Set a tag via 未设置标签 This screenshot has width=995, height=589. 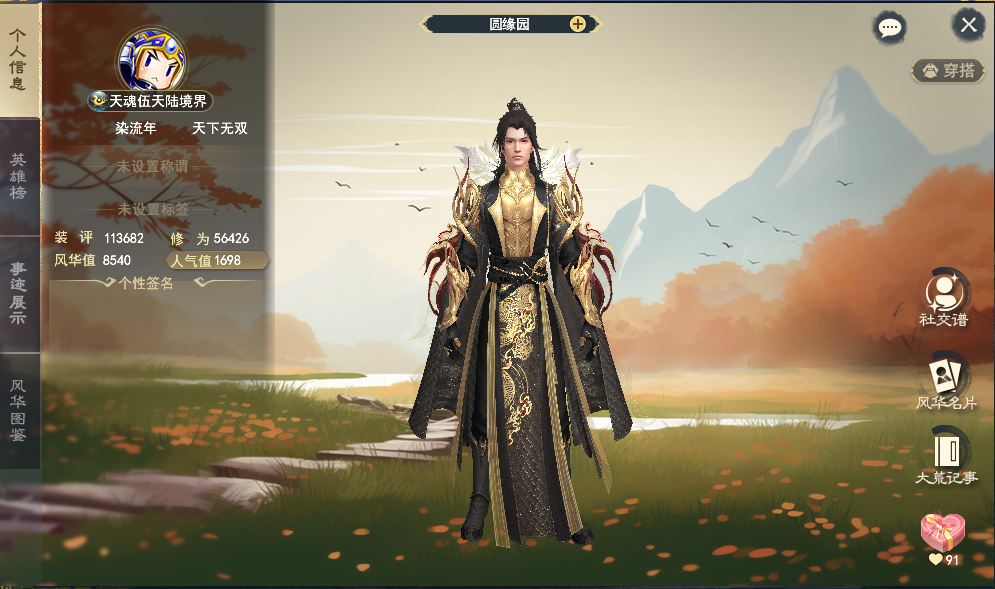(153, 209)
